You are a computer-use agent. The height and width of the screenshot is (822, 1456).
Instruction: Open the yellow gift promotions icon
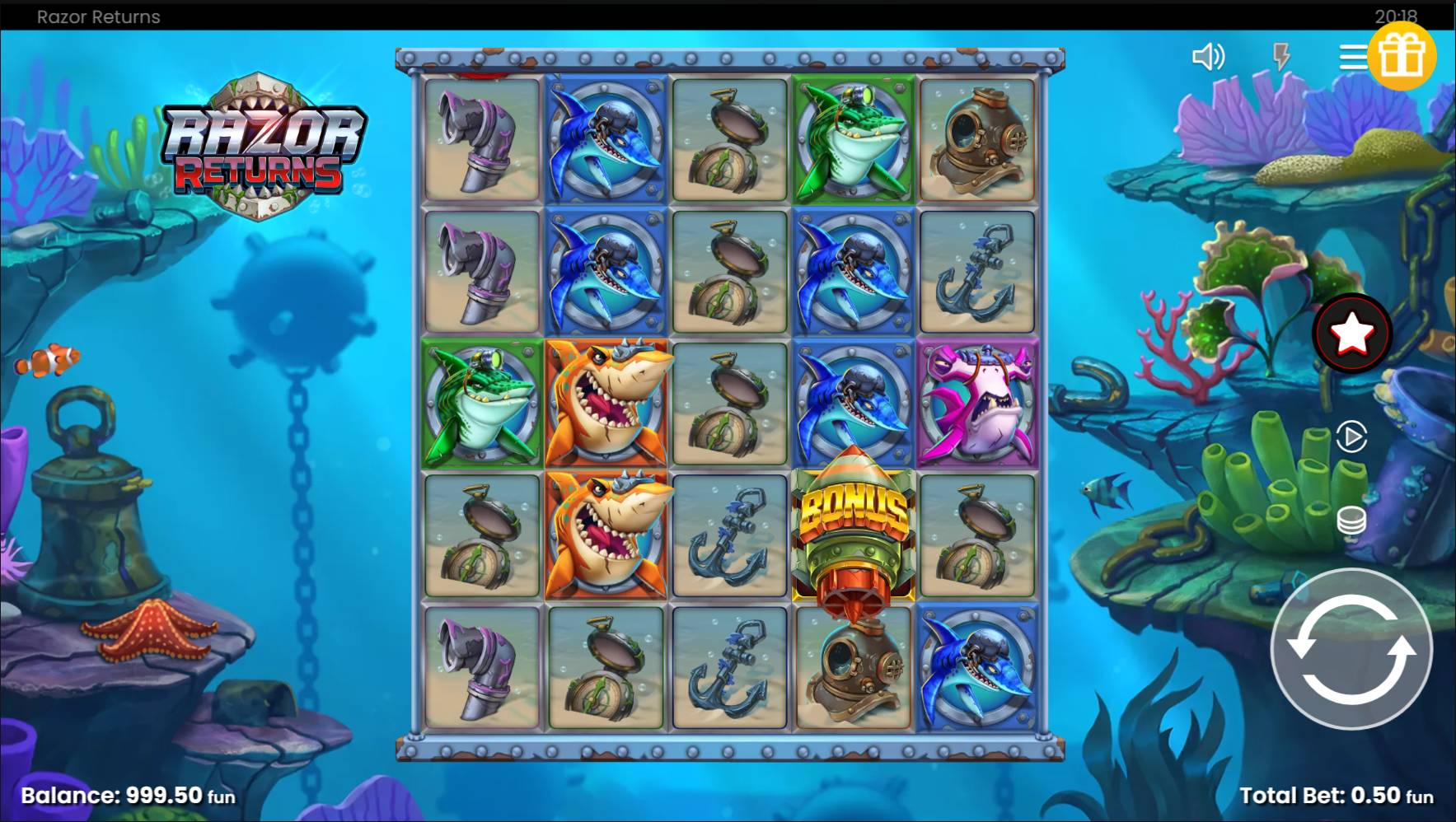click(x=1405, y=55)
